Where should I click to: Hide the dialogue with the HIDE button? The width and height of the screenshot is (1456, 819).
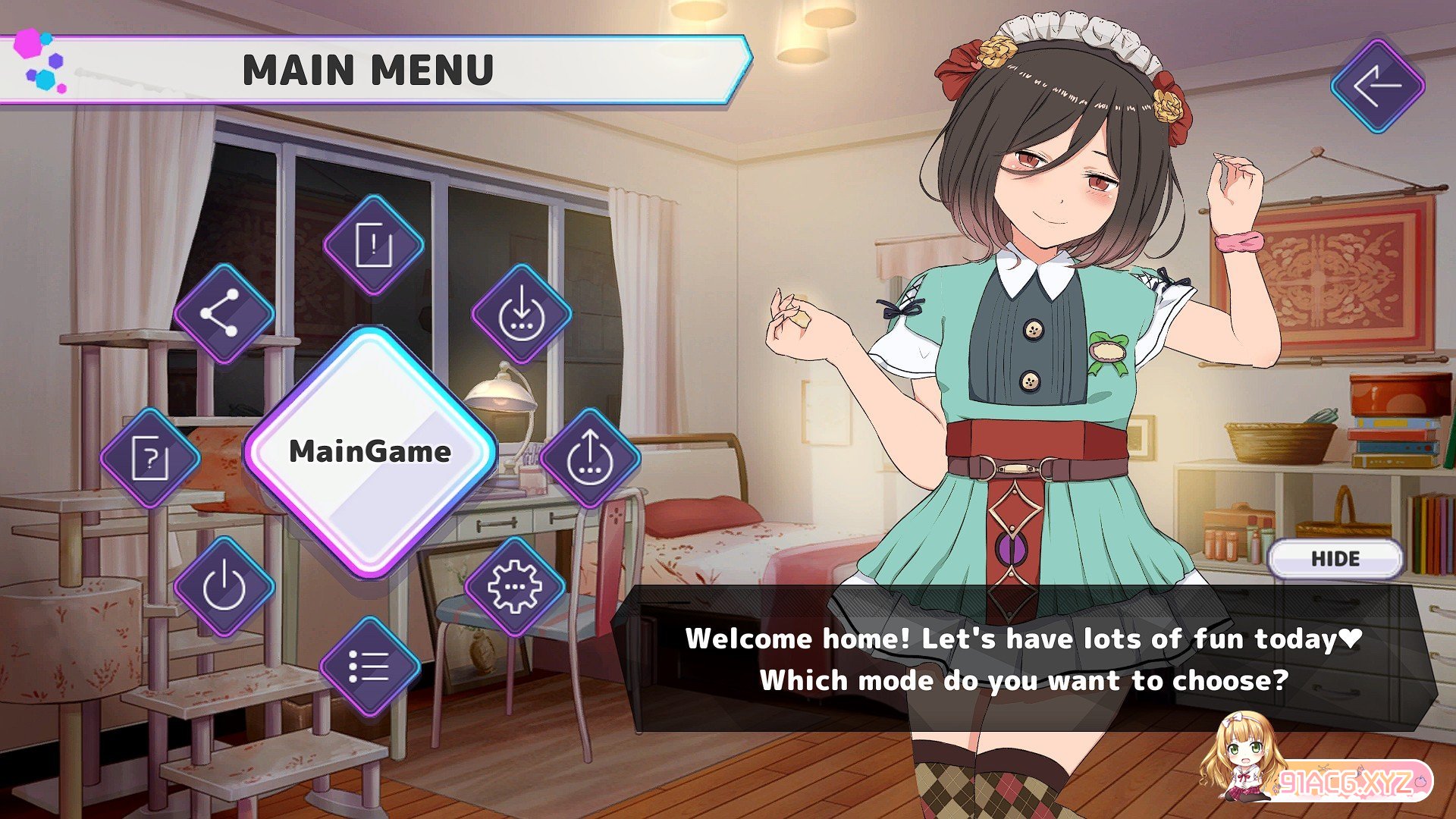tap(1335, 559)
